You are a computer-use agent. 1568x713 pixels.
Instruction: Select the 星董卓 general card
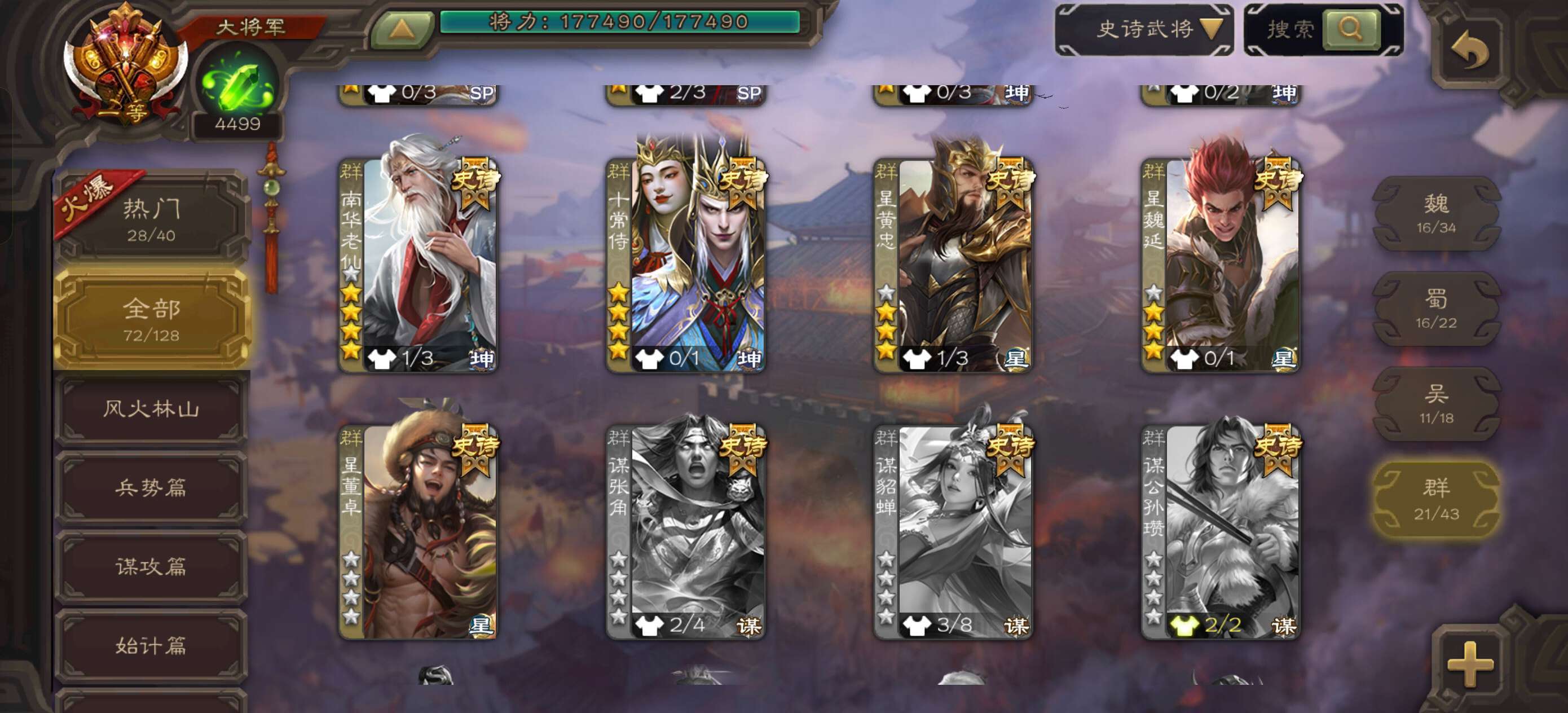tap(418, 530)
